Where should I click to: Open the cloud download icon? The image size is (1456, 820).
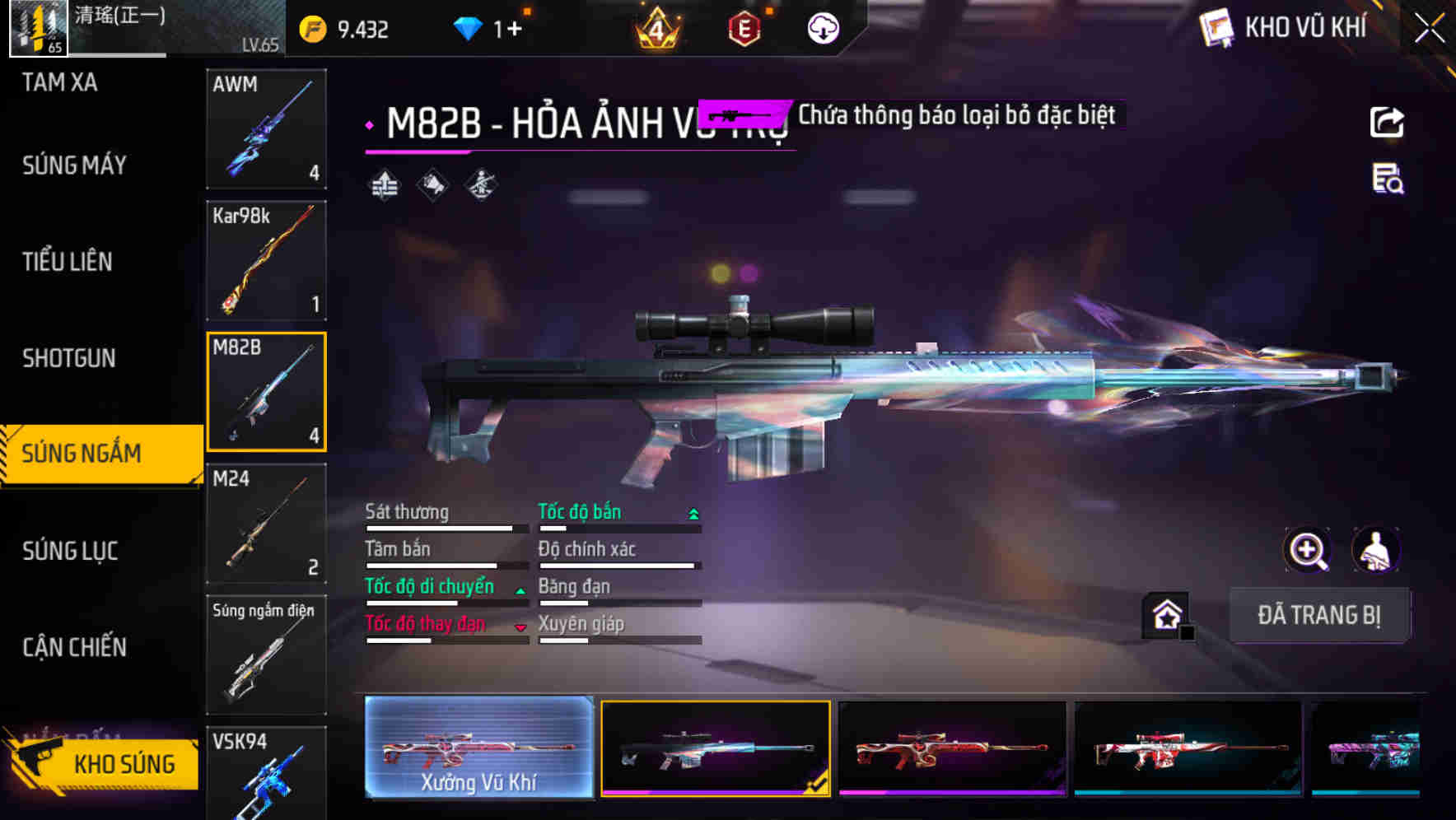(x=822, y=30)
